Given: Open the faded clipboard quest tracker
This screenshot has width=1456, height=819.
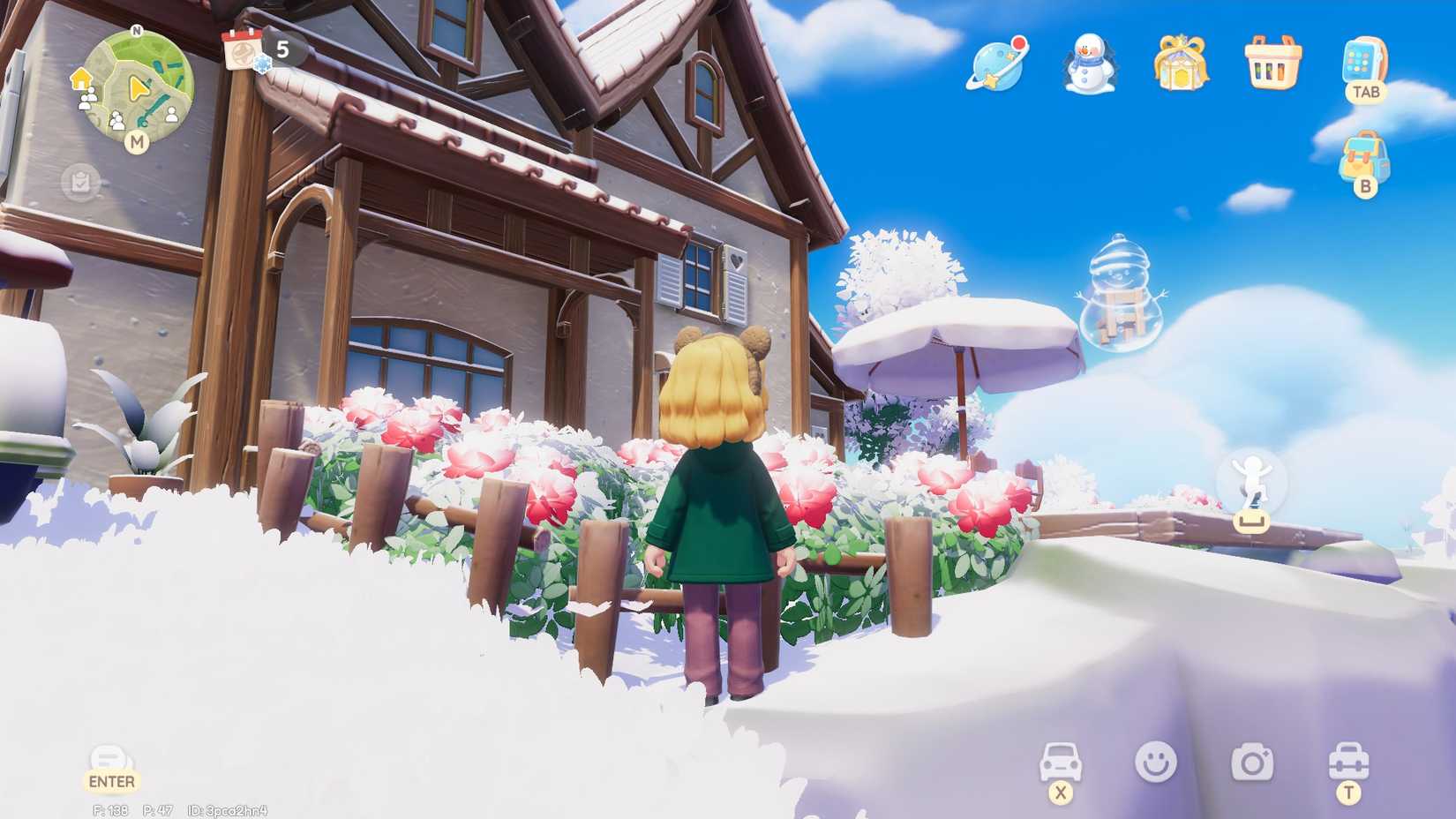Looking at the screenshot, I should 81,181.
